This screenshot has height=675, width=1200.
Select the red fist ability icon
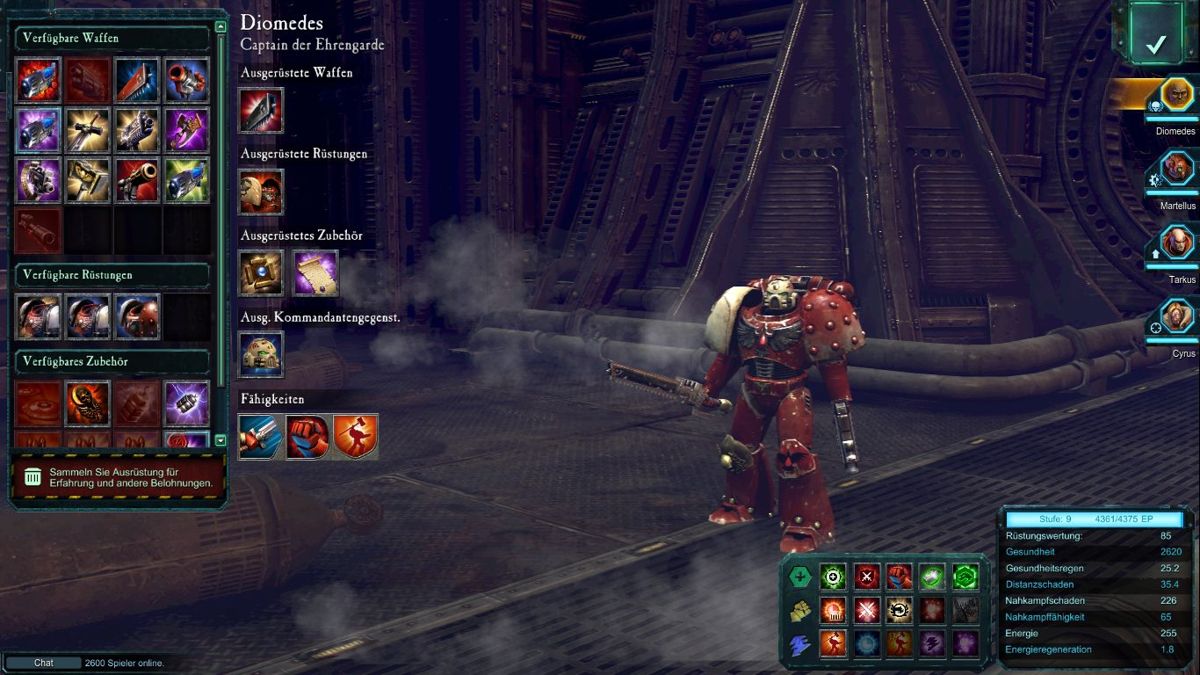tap(308, 437)
